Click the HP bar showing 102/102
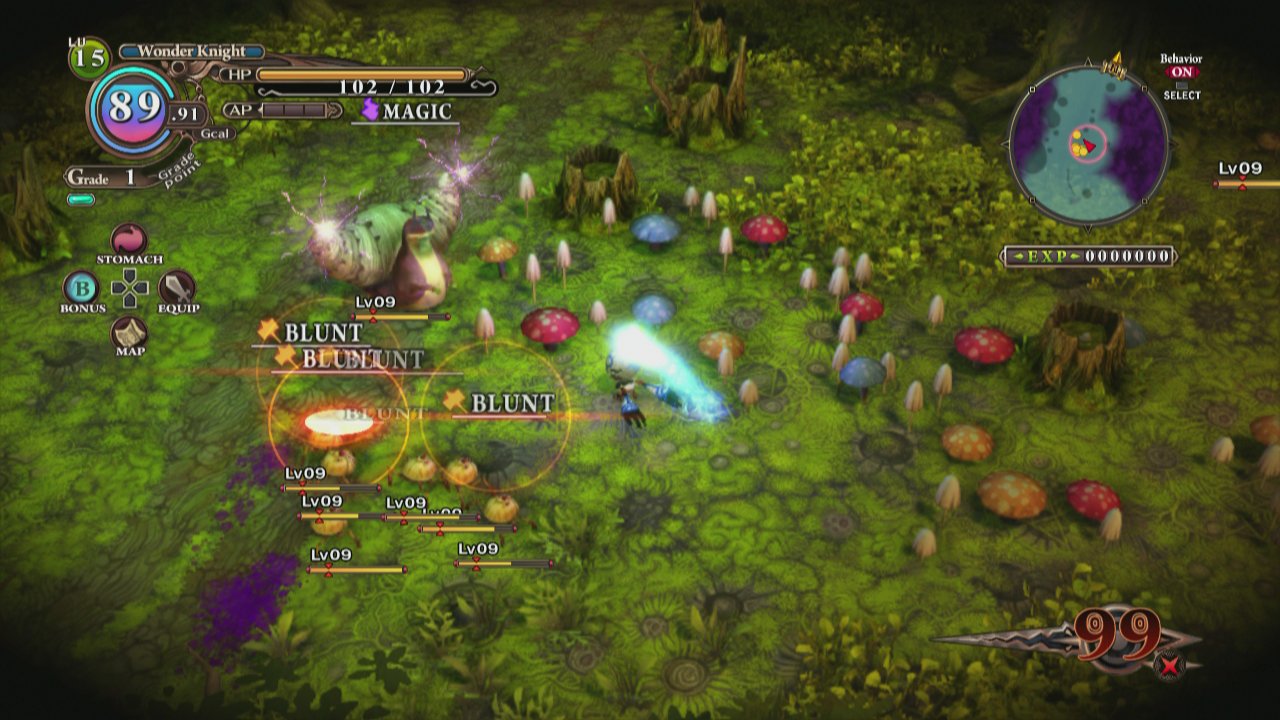Image resolution: width=1280 pixels, height=720 pixels. (x=360, y=72)
